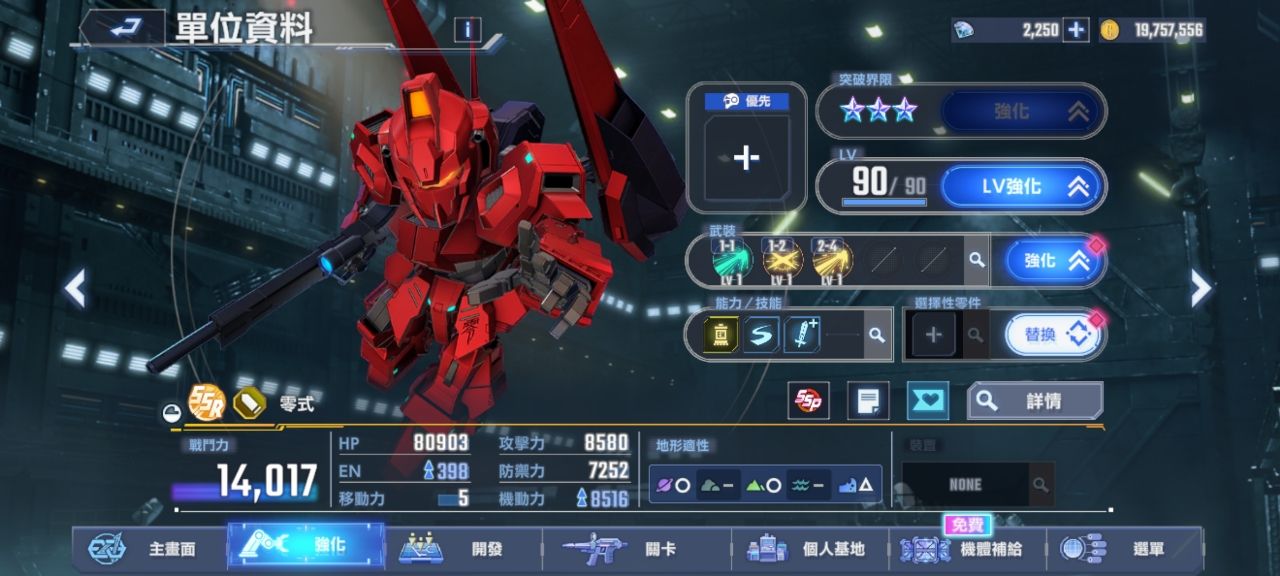Add diamonds with the plus button
1280x576 pixels.
[x=1076, y=30]
